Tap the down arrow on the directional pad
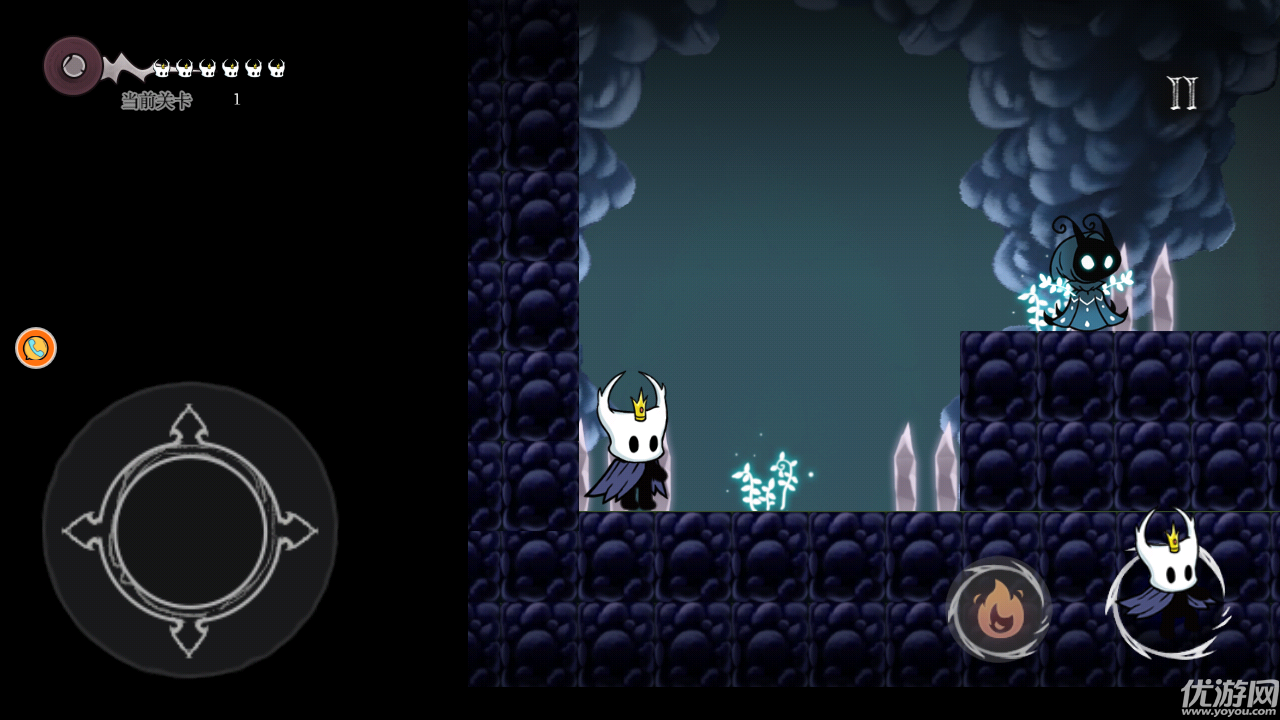This screenshot has height=720, width=1280. [189, 637]
